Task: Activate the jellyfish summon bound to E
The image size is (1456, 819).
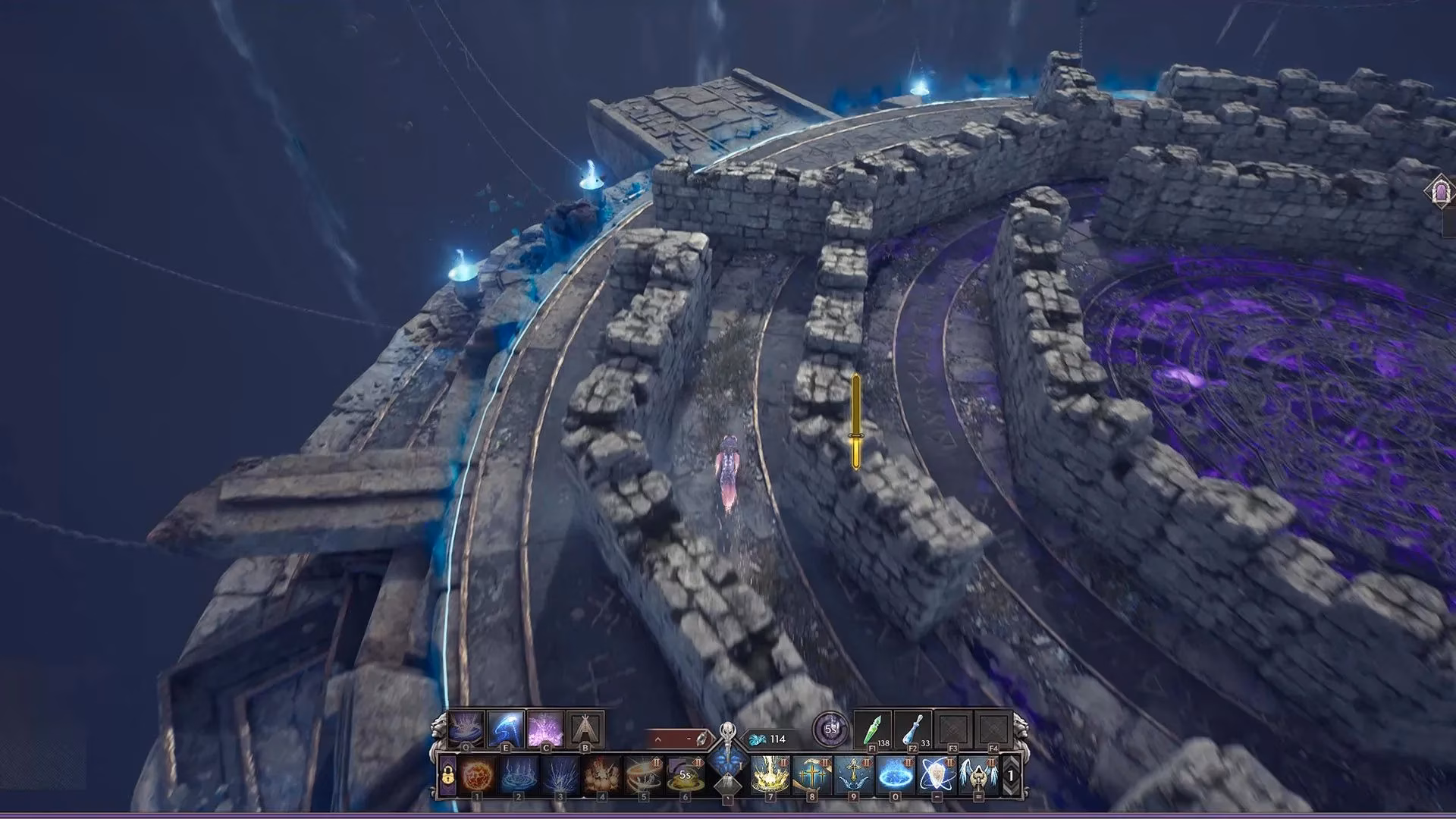Action: [506, 728]
